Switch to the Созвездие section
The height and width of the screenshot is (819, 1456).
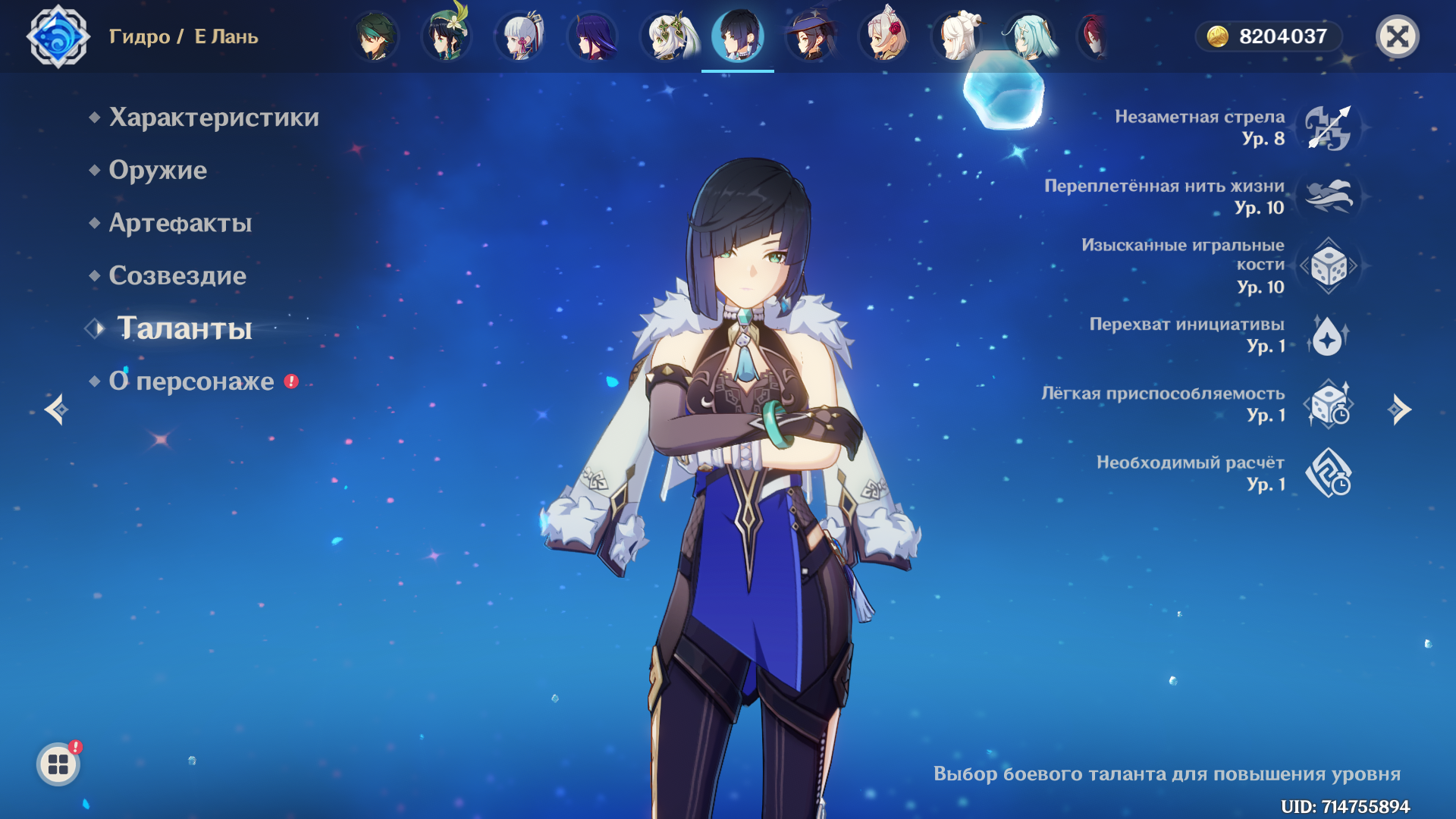tap(177, 276)
